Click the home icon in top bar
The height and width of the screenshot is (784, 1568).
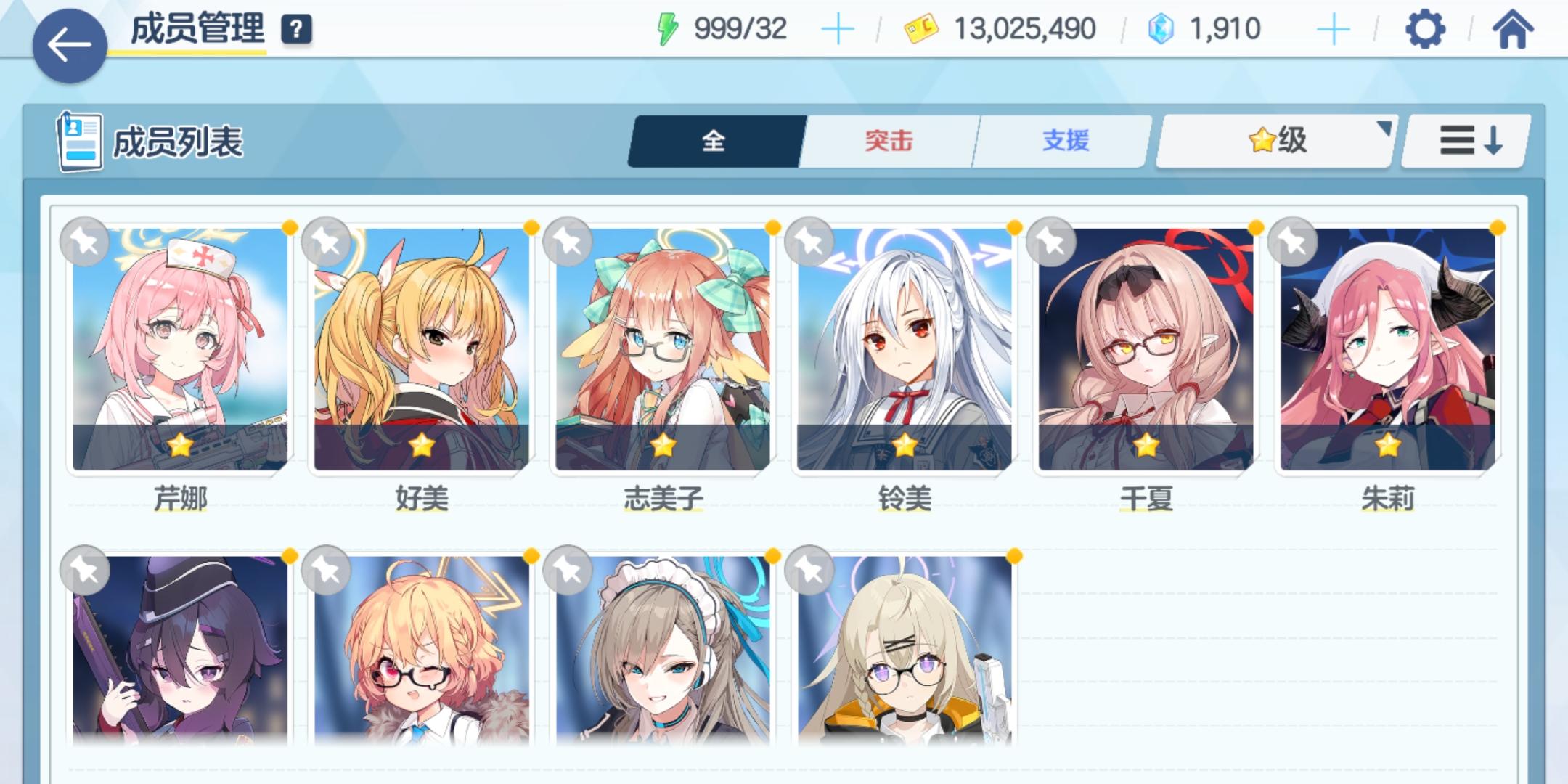click(1514, 30)
